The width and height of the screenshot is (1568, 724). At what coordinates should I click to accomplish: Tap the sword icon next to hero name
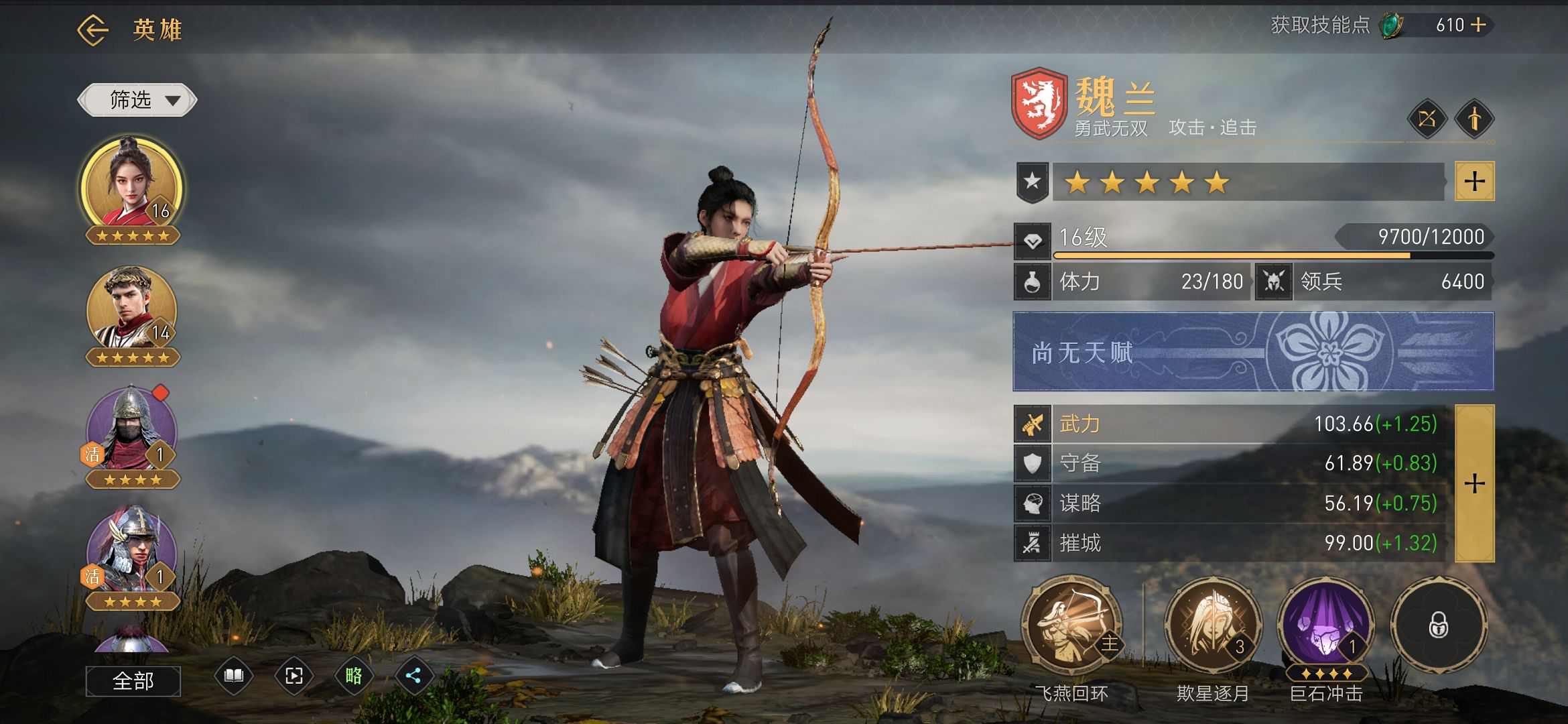1474,119
